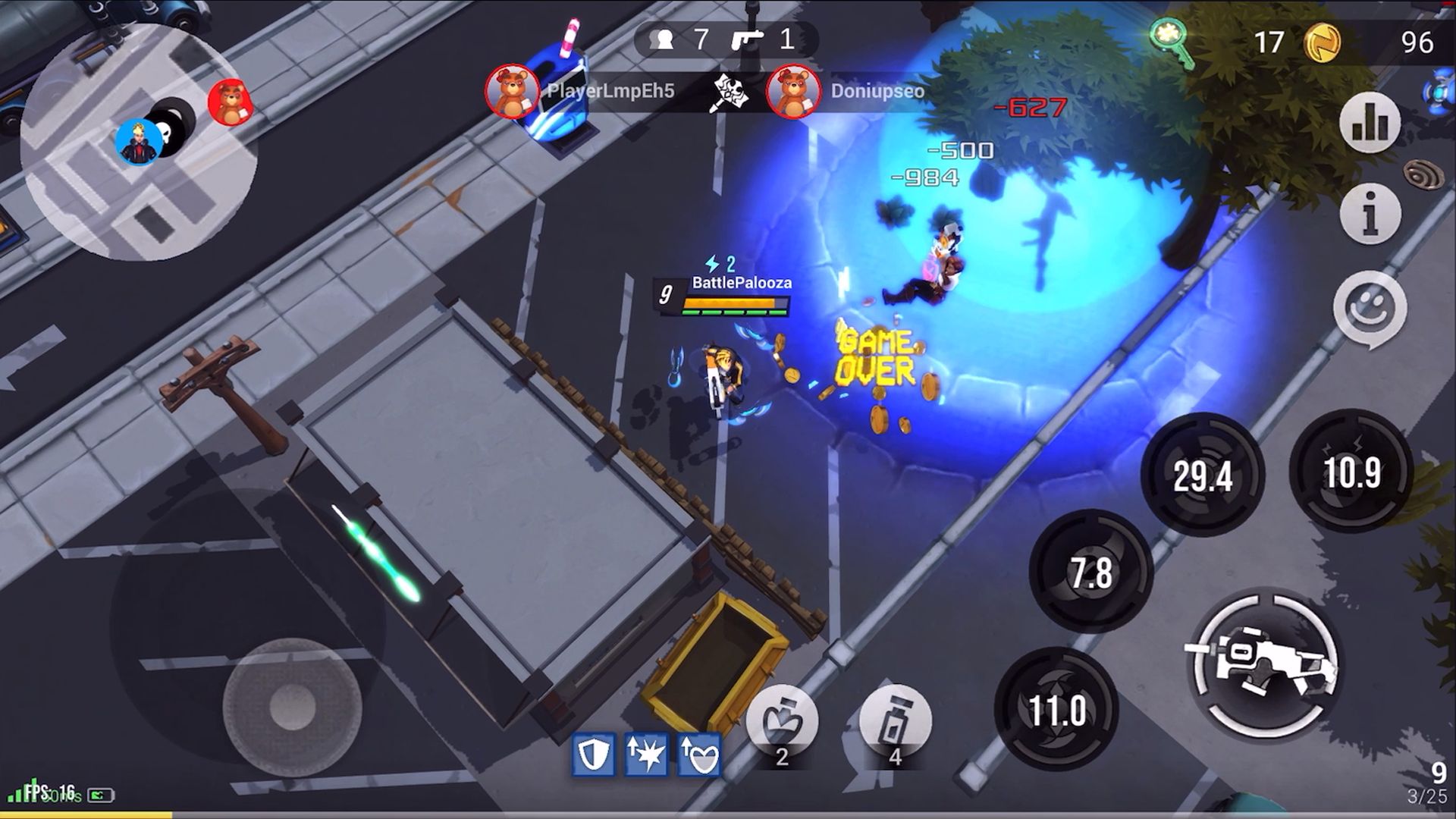Select the burst damage-up buff icon
1456x819 pixels.
646,755
